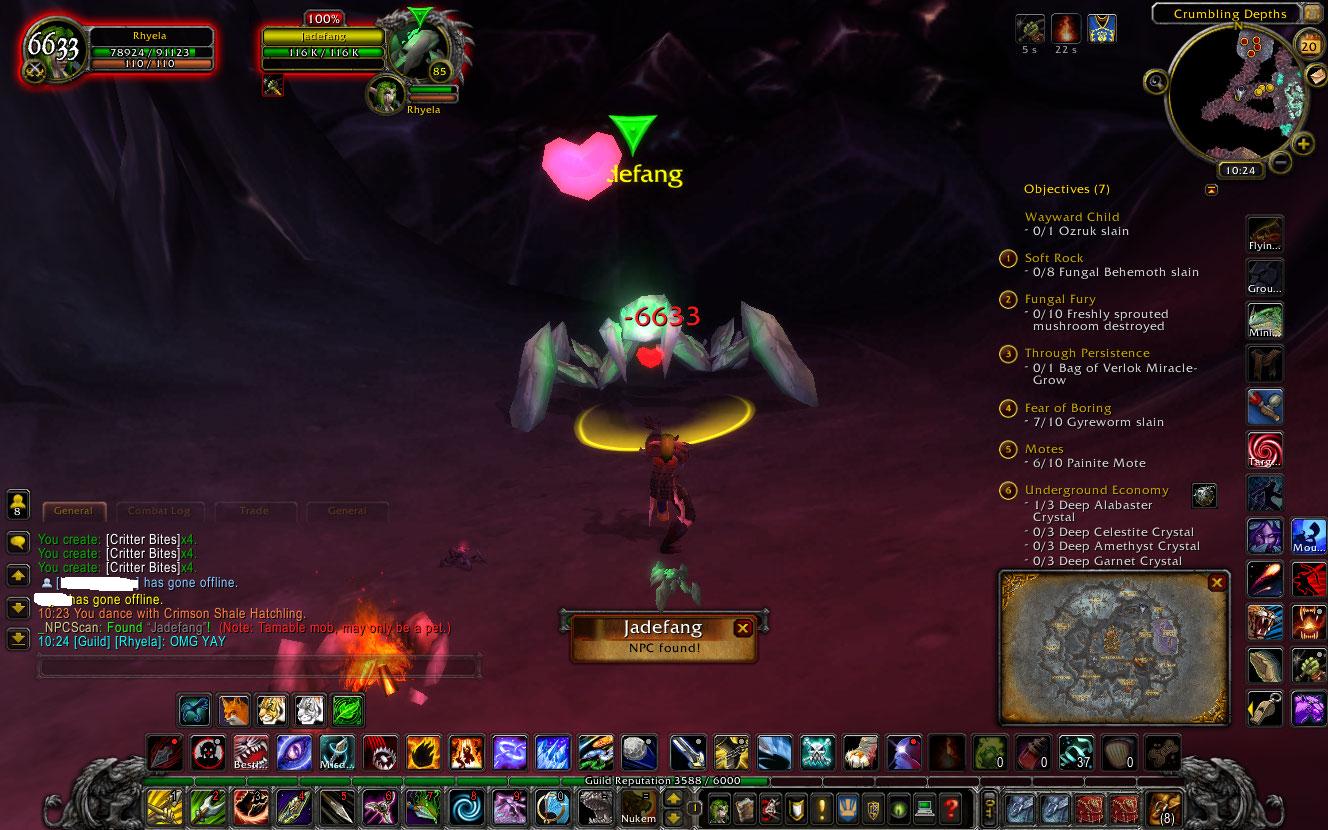Open the red question mark help button

951,807
